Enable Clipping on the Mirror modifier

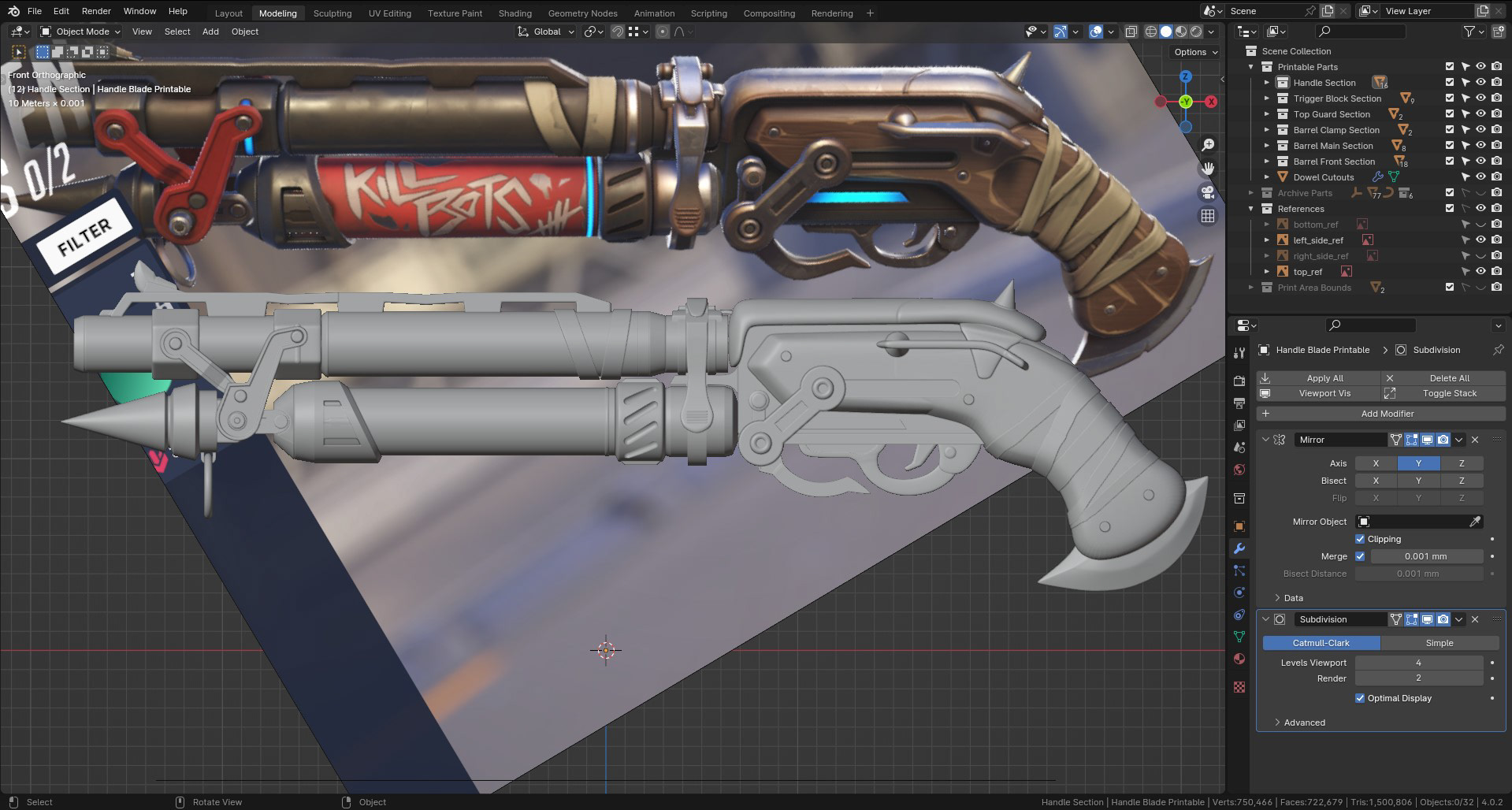tap(1360, 539)
